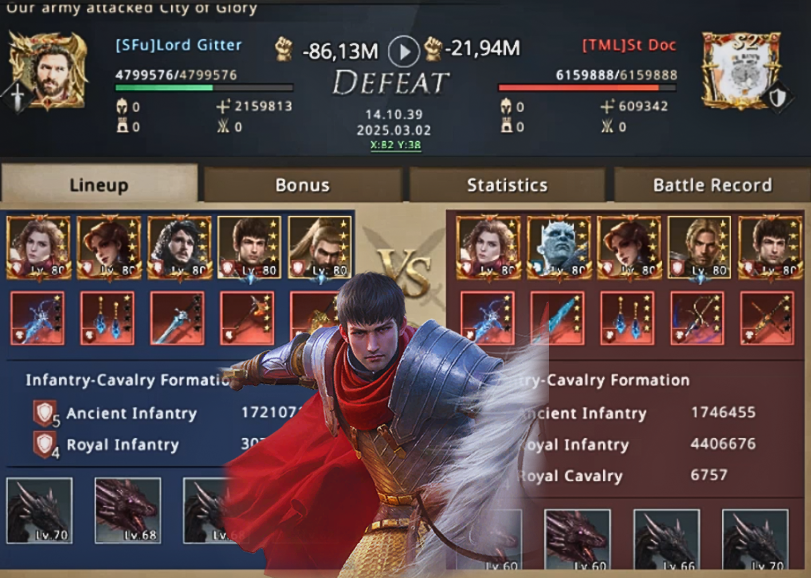Viewport: 811px width, 578px height.
Task: Open the Battle Record tab
Action: (x=711, y=185)
